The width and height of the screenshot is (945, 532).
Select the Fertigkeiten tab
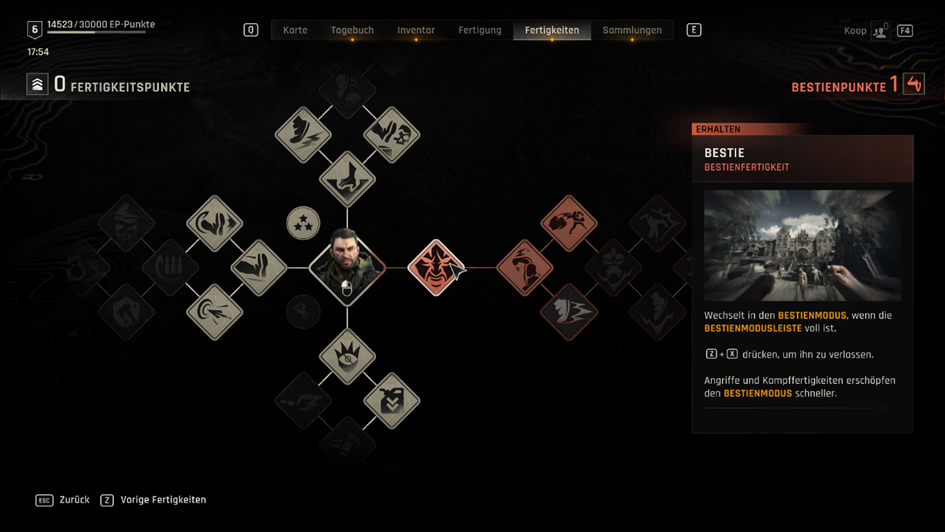click(x=552, y=30)
